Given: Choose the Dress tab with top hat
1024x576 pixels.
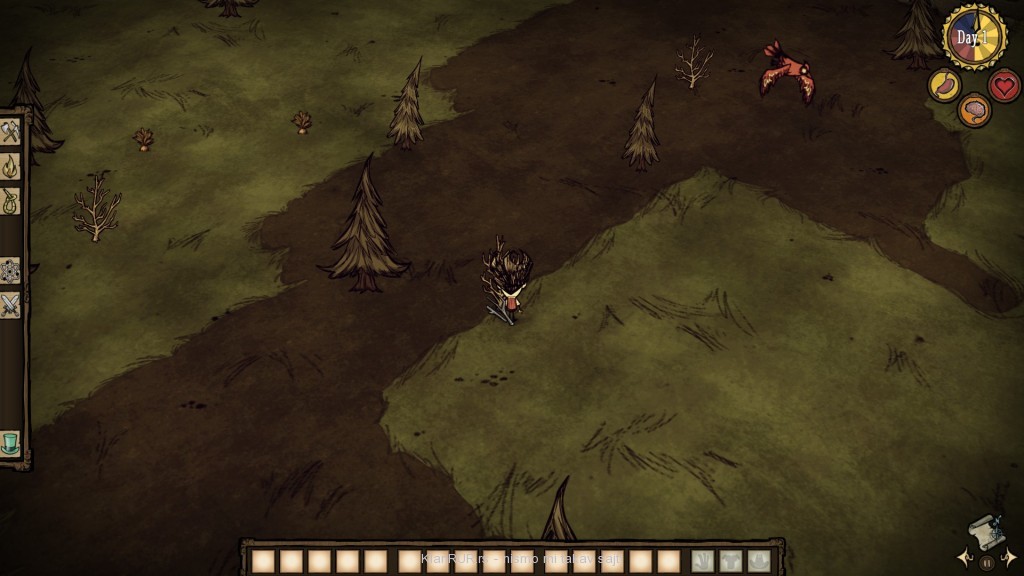Looking at the screenshot, I should [11, 442].
